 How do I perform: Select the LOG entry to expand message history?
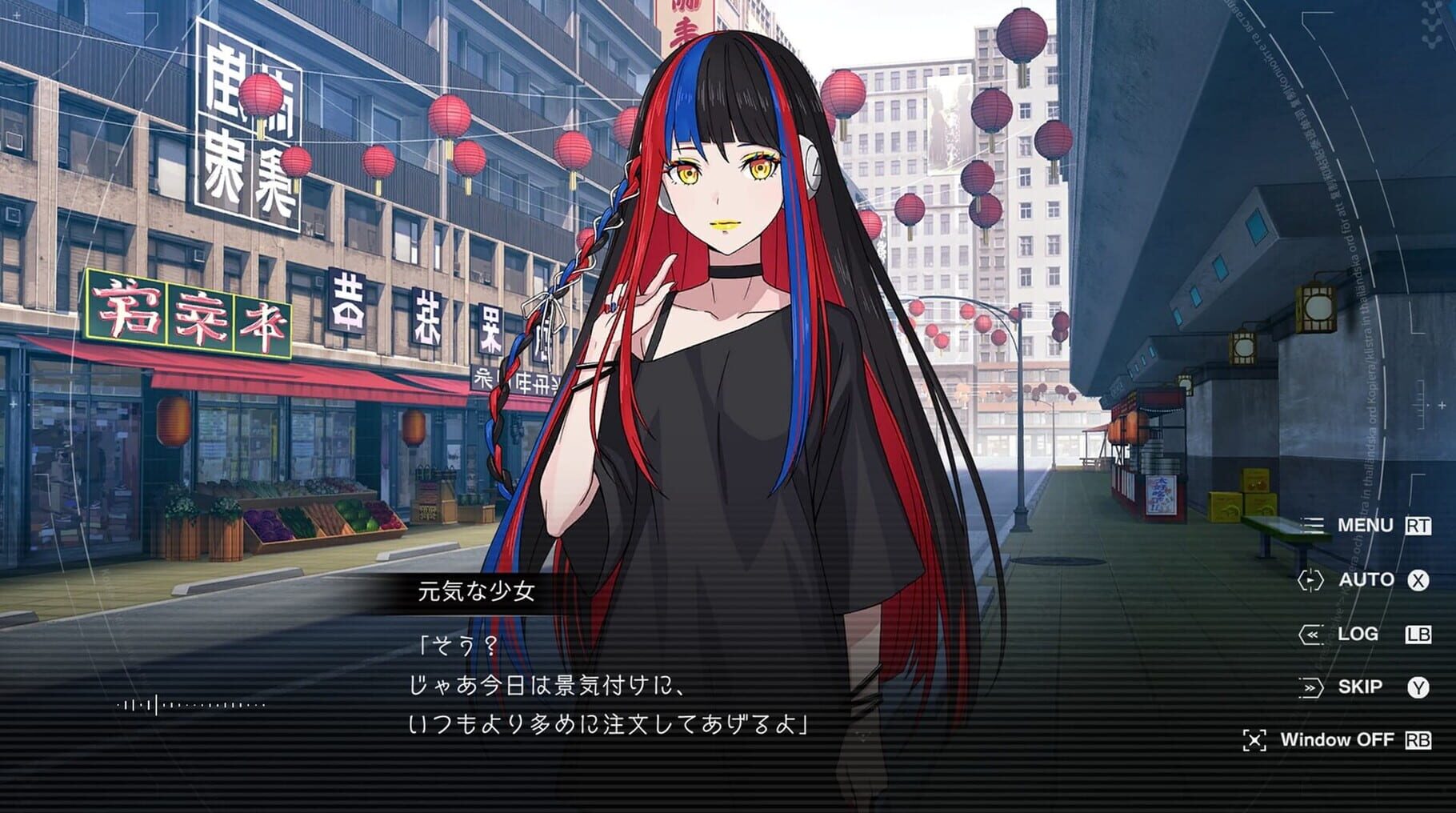1360,633
